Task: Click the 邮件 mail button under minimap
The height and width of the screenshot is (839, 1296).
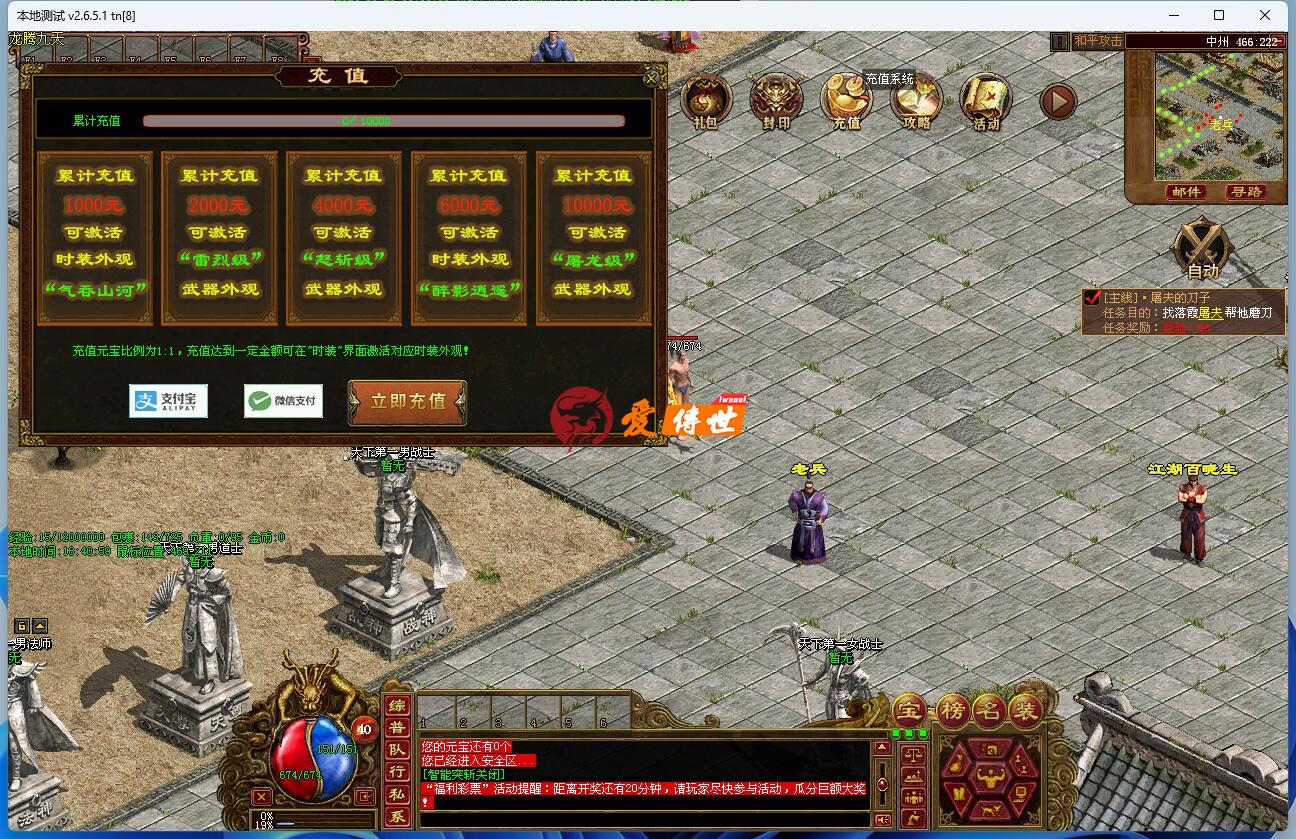Action: click(1186, 192)
